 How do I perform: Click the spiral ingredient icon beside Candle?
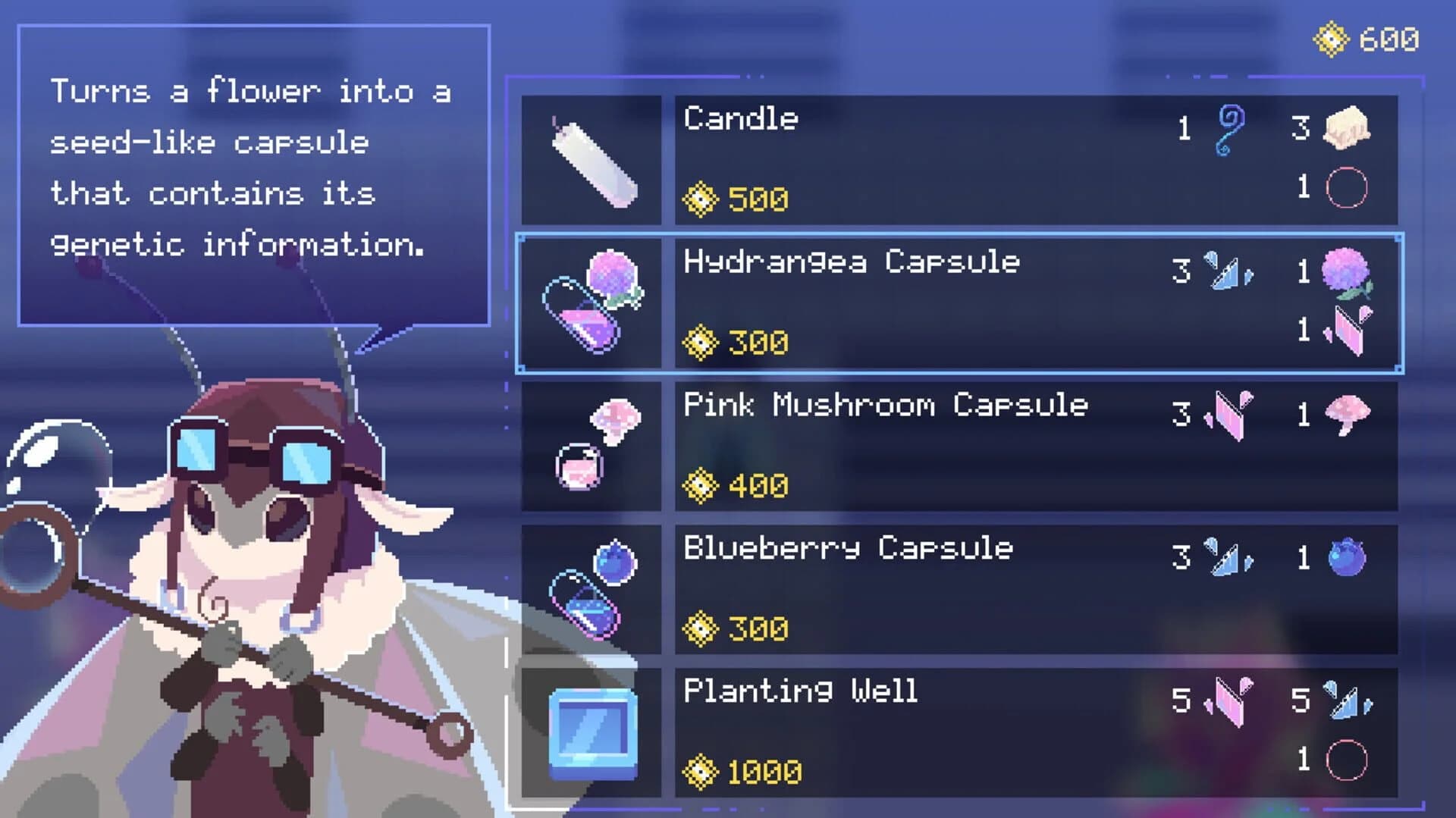[x=1232, y=130]
